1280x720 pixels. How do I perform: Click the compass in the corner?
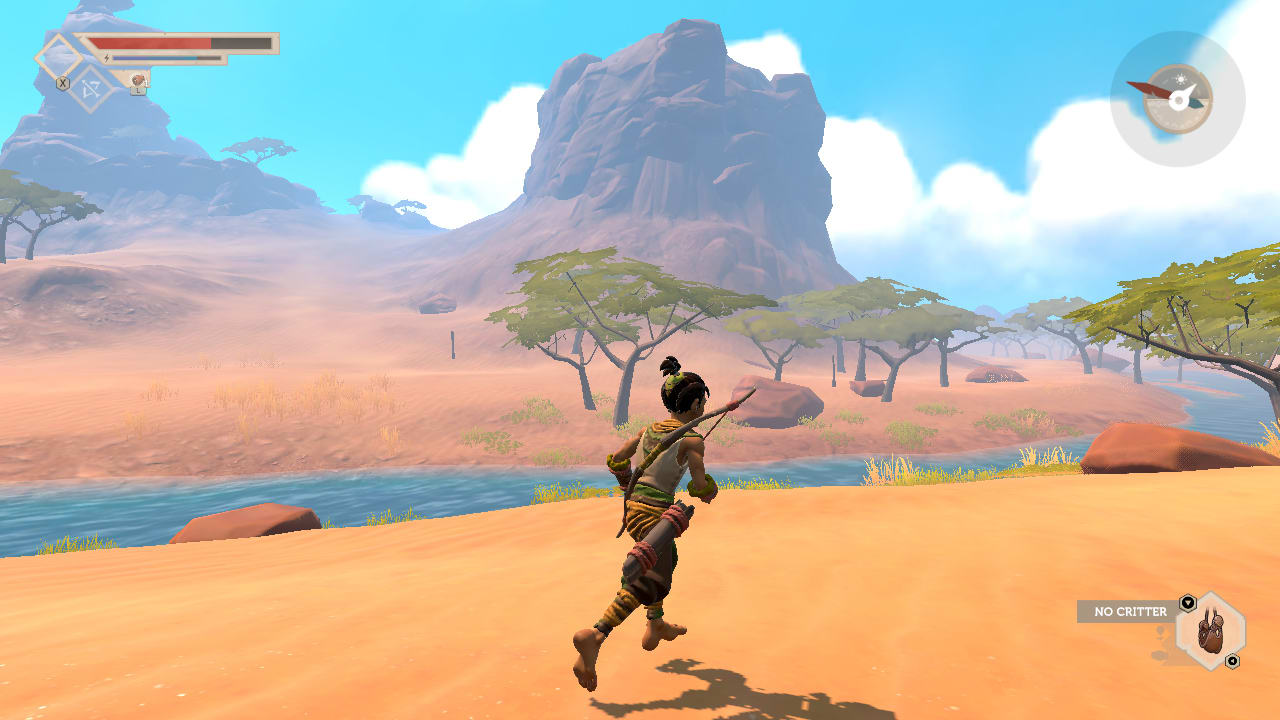(x=1177, y=98)
